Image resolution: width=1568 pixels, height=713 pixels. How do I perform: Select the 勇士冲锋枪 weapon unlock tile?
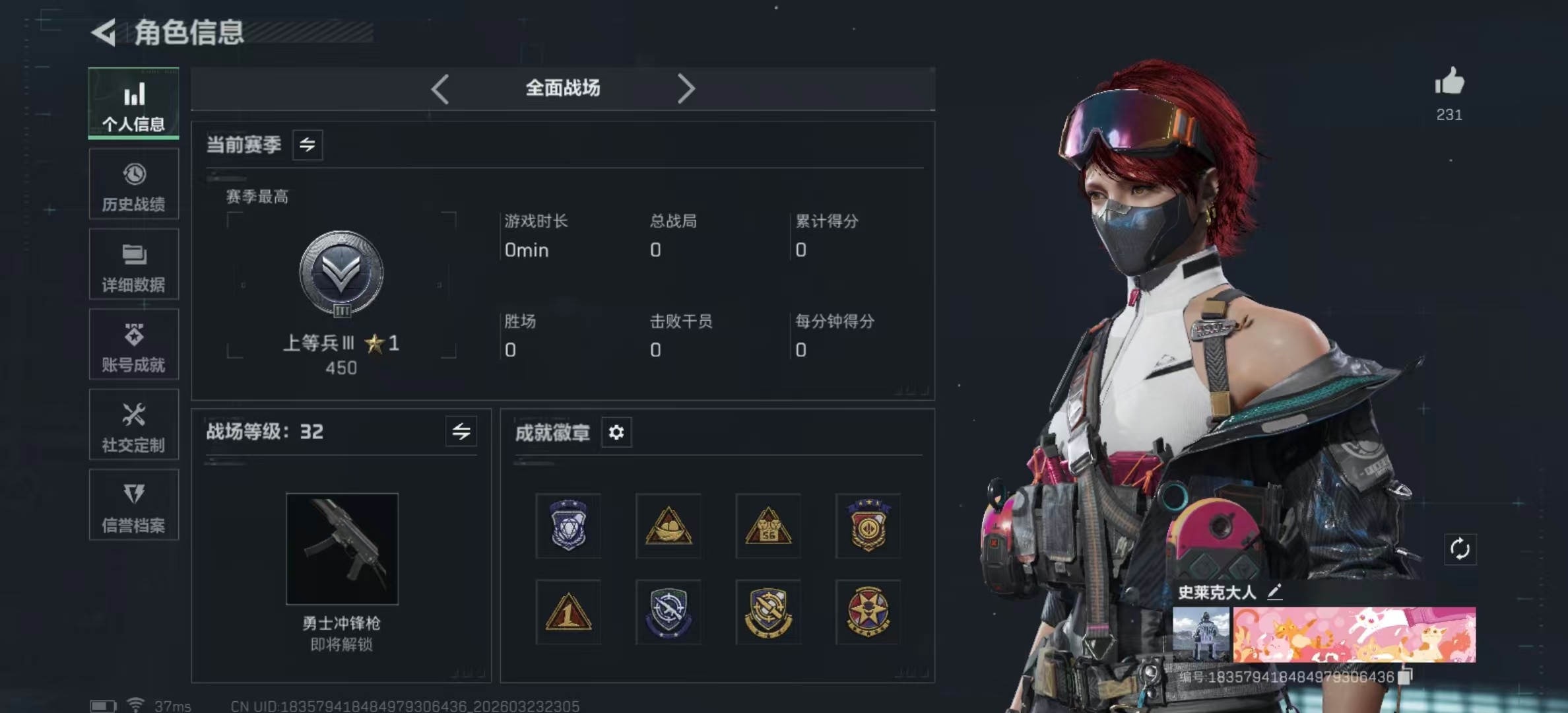(x=342, y=549)
